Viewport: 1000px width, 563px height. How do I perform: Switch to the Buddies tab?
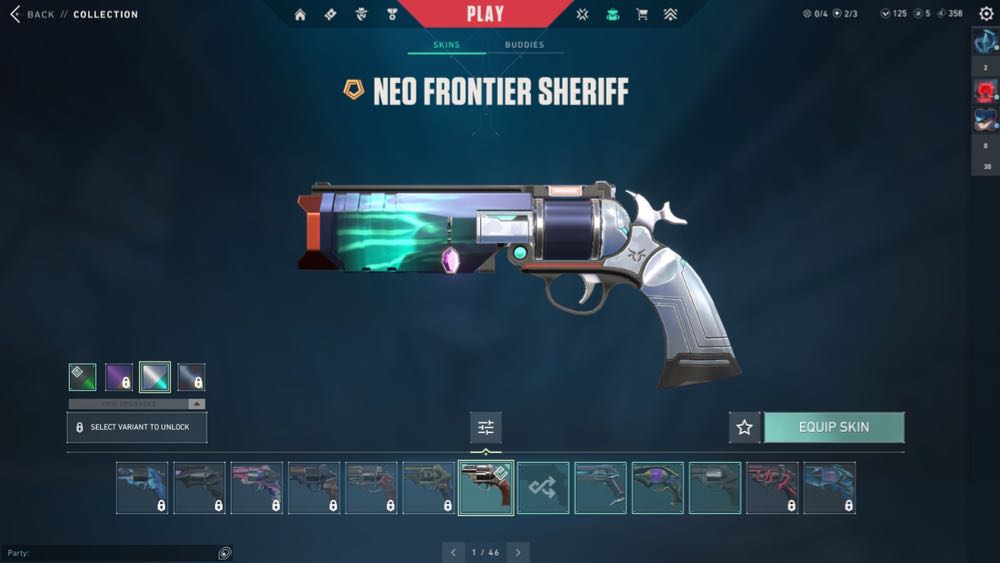[x=524, y=45]
